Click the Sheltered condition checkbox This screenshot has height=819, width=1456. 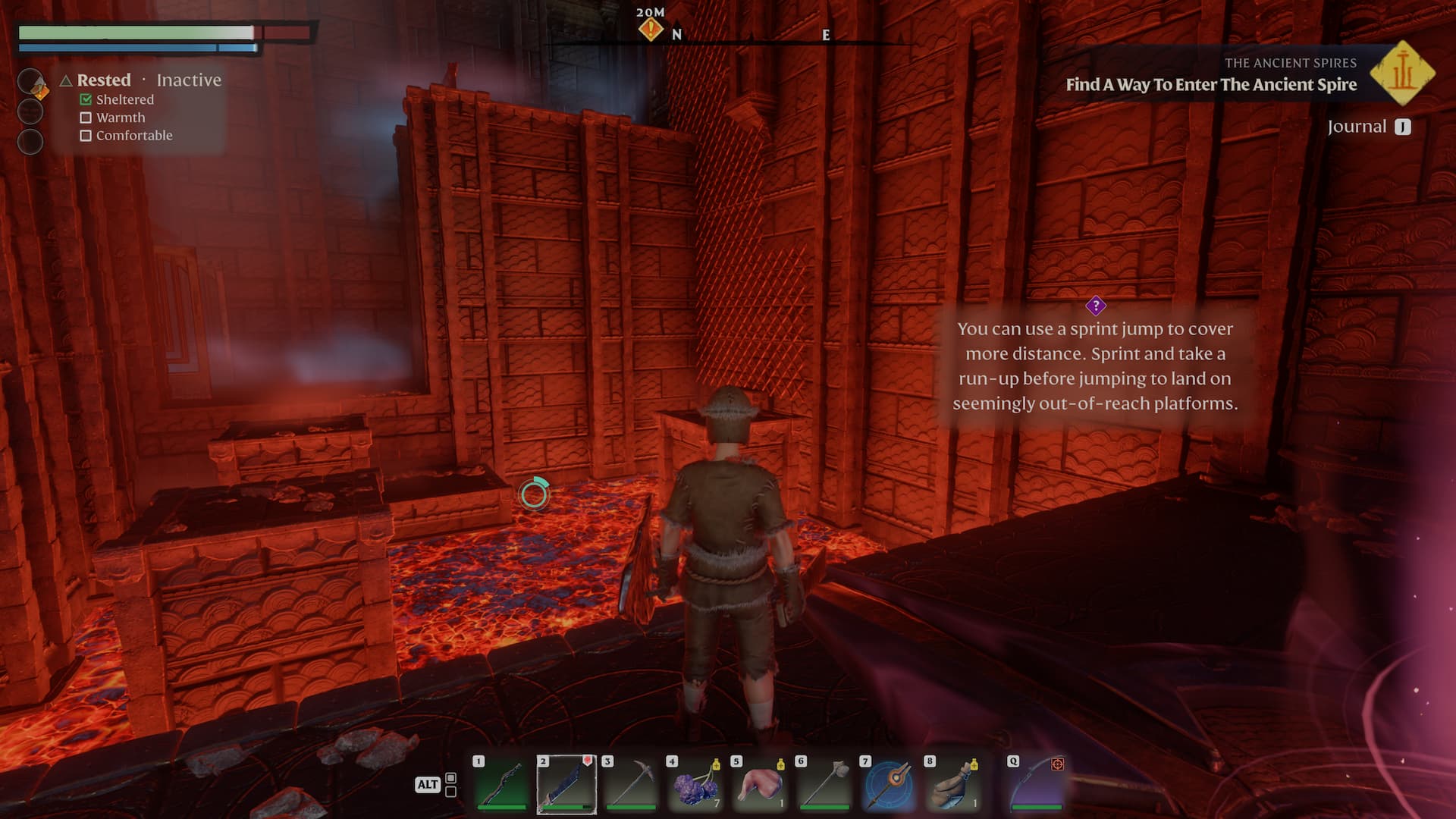(x=86, y=99)
